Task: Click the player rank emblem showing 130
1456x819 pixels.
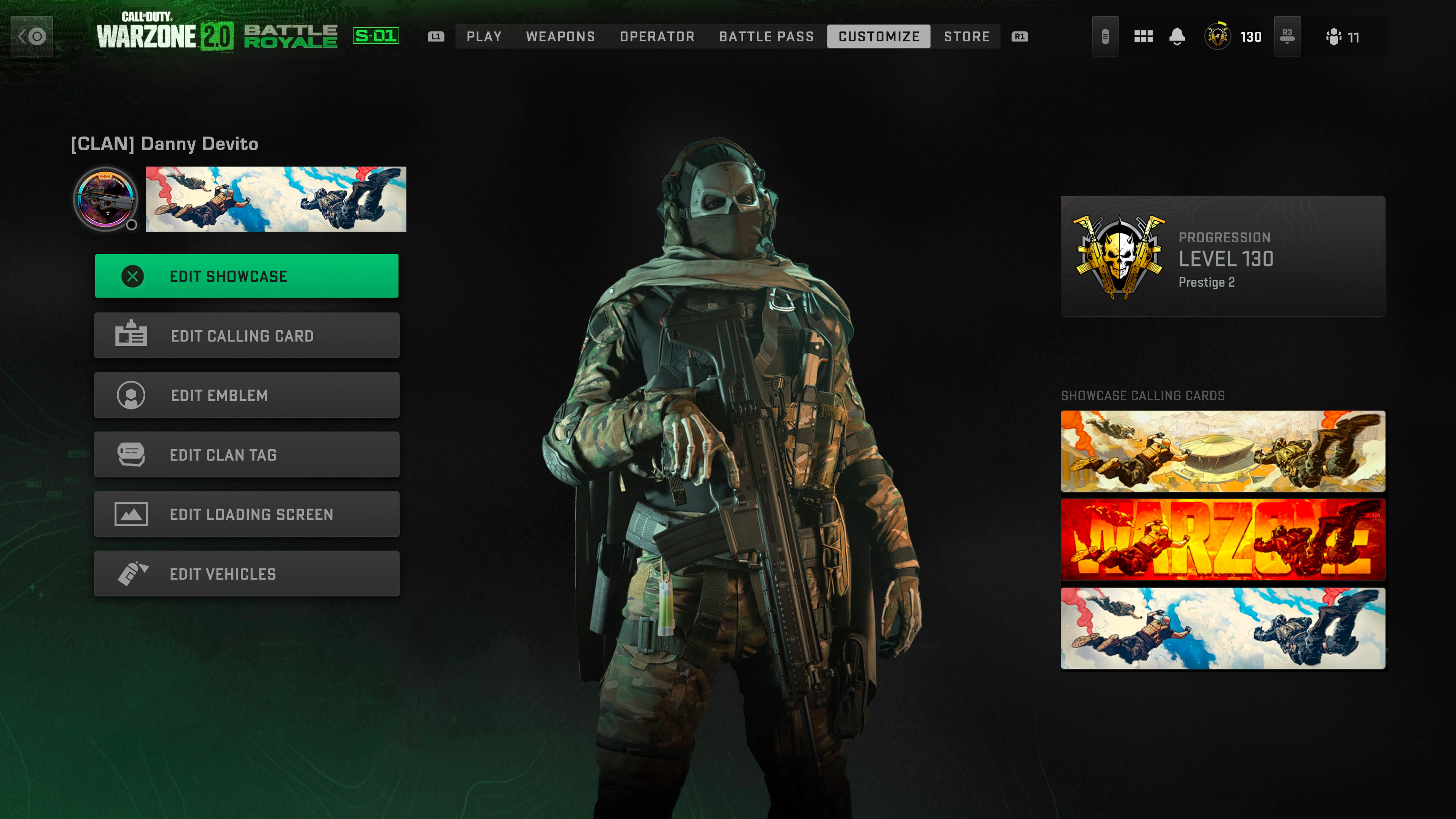Action: 1218,36
